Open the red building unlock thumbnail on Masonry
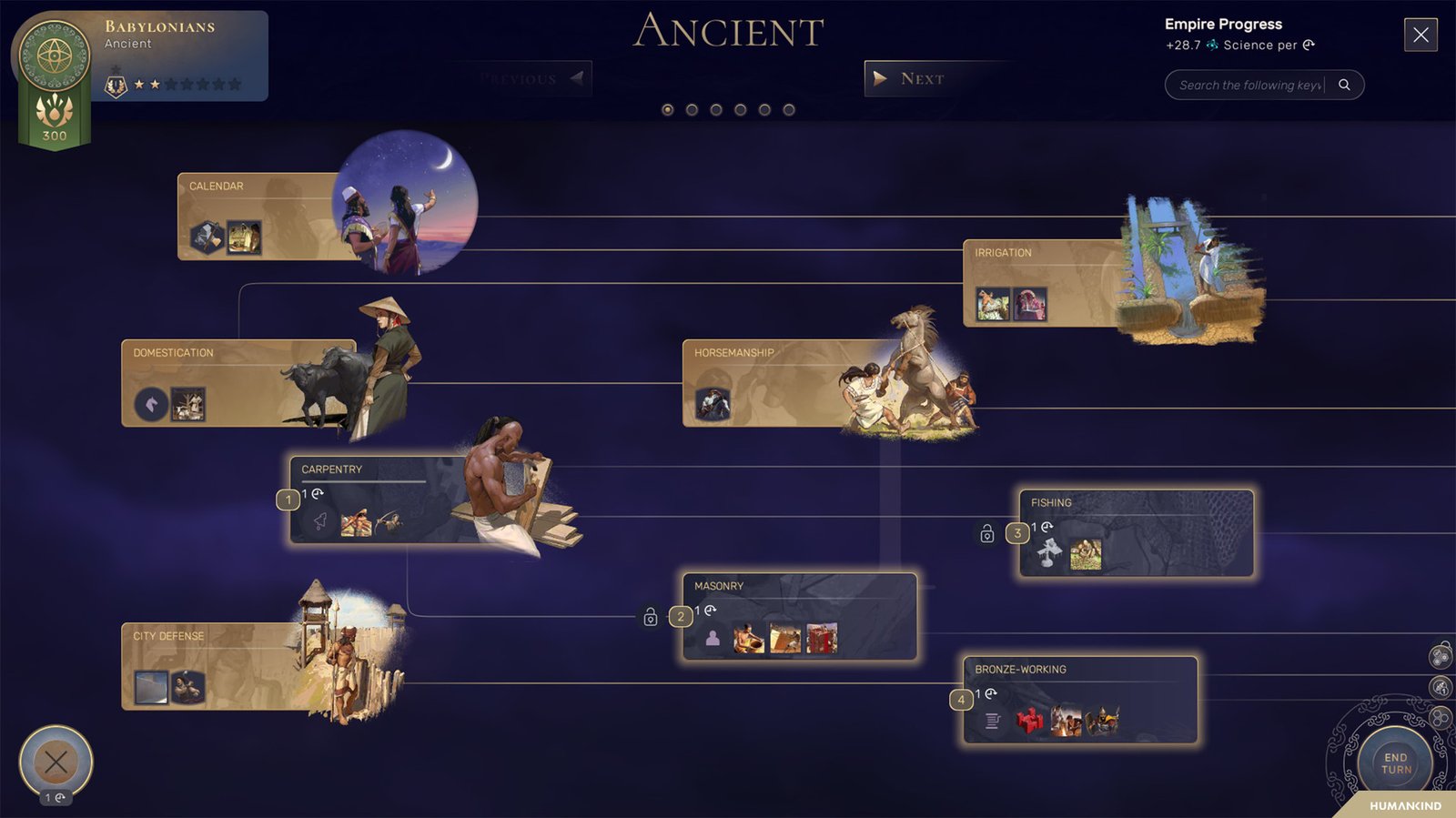The image size is (1456, 818). point(821,638)
